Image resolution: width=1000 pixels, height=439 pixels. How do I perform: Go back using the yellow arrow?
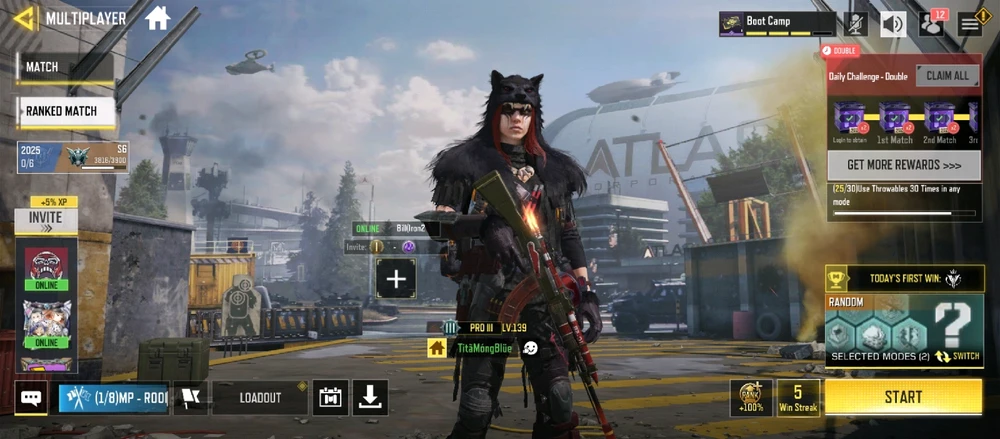click(x=25, y=18)
